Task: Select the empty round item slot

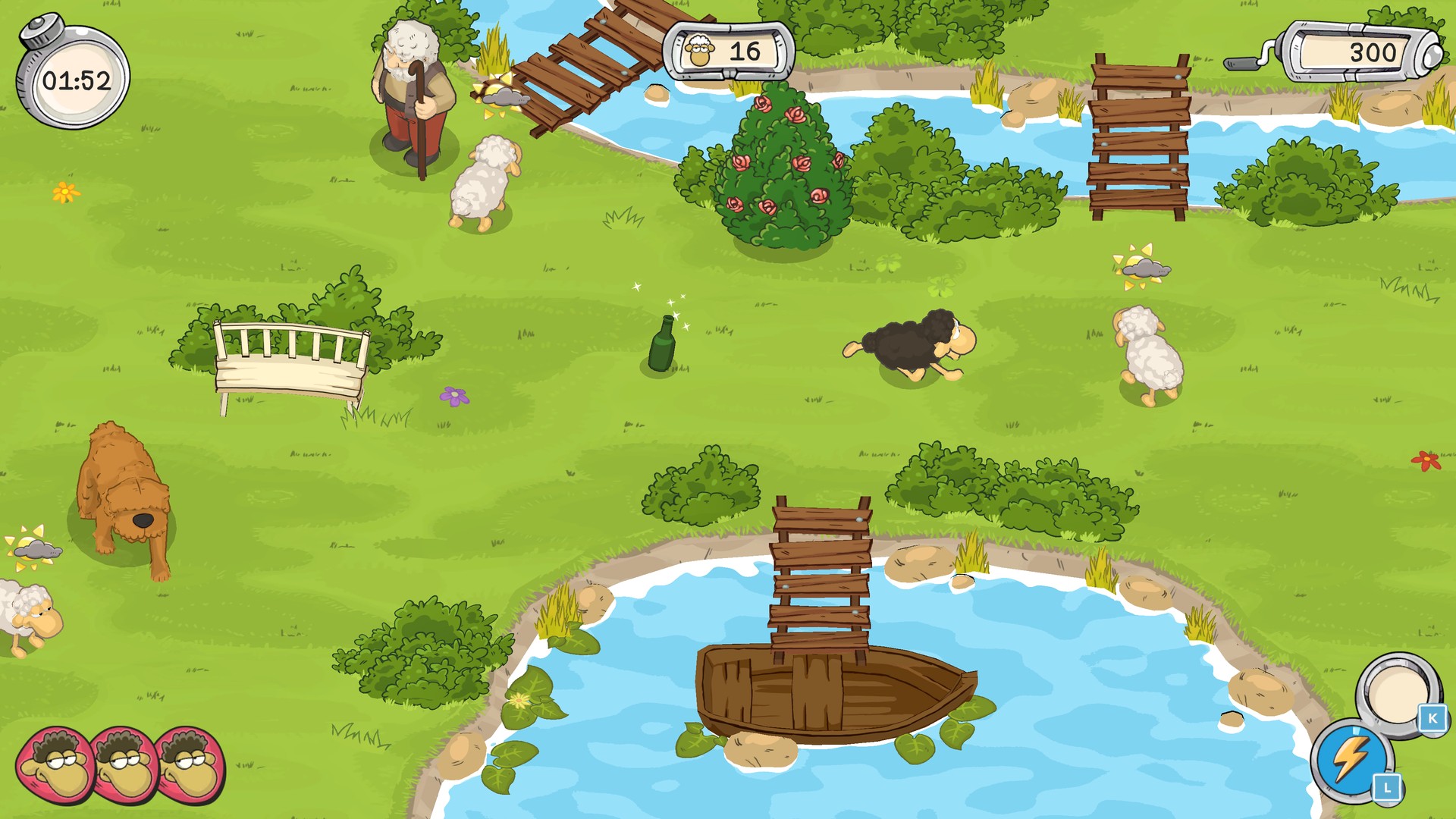Action: (x=1397, y=692)
